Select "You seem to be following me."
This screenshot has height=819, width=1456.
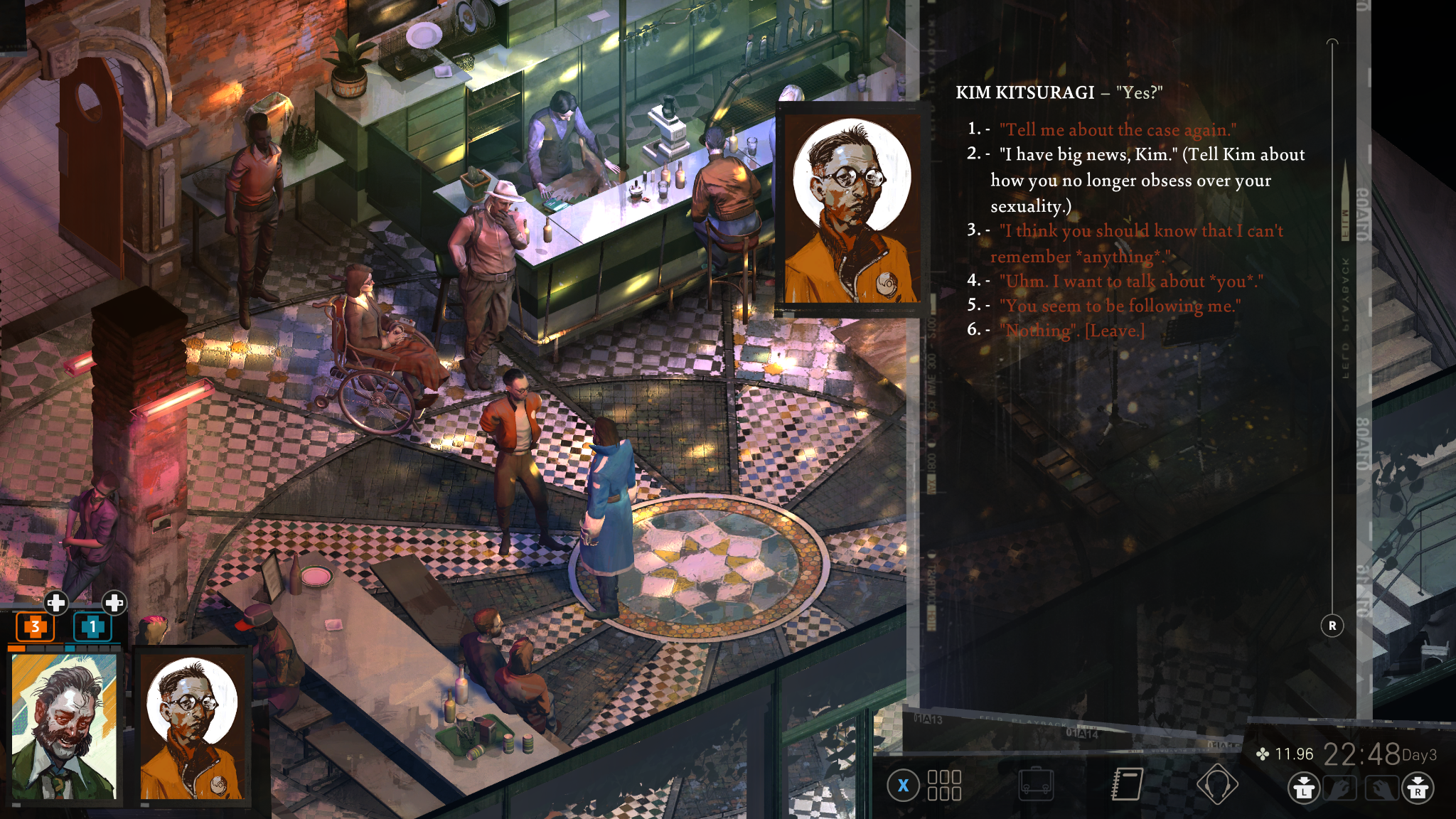coord(1120,306)
